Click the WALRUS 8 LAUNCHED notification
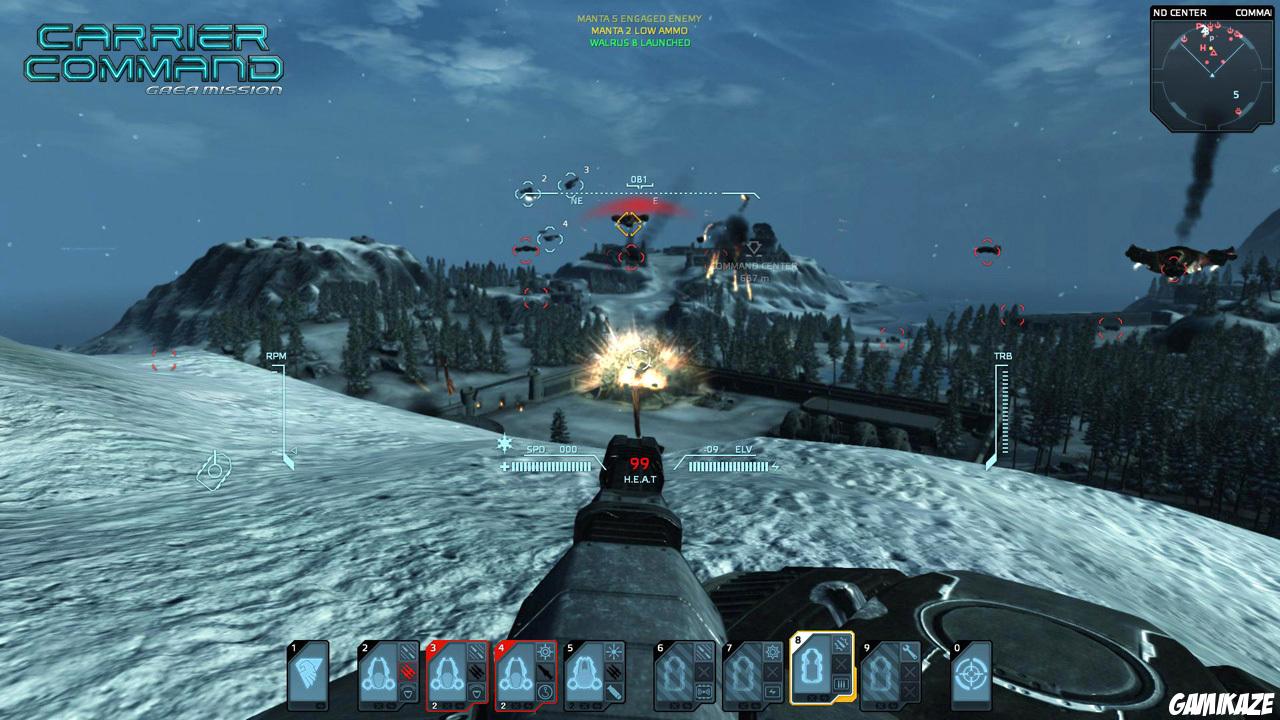 tap(640, 42)
